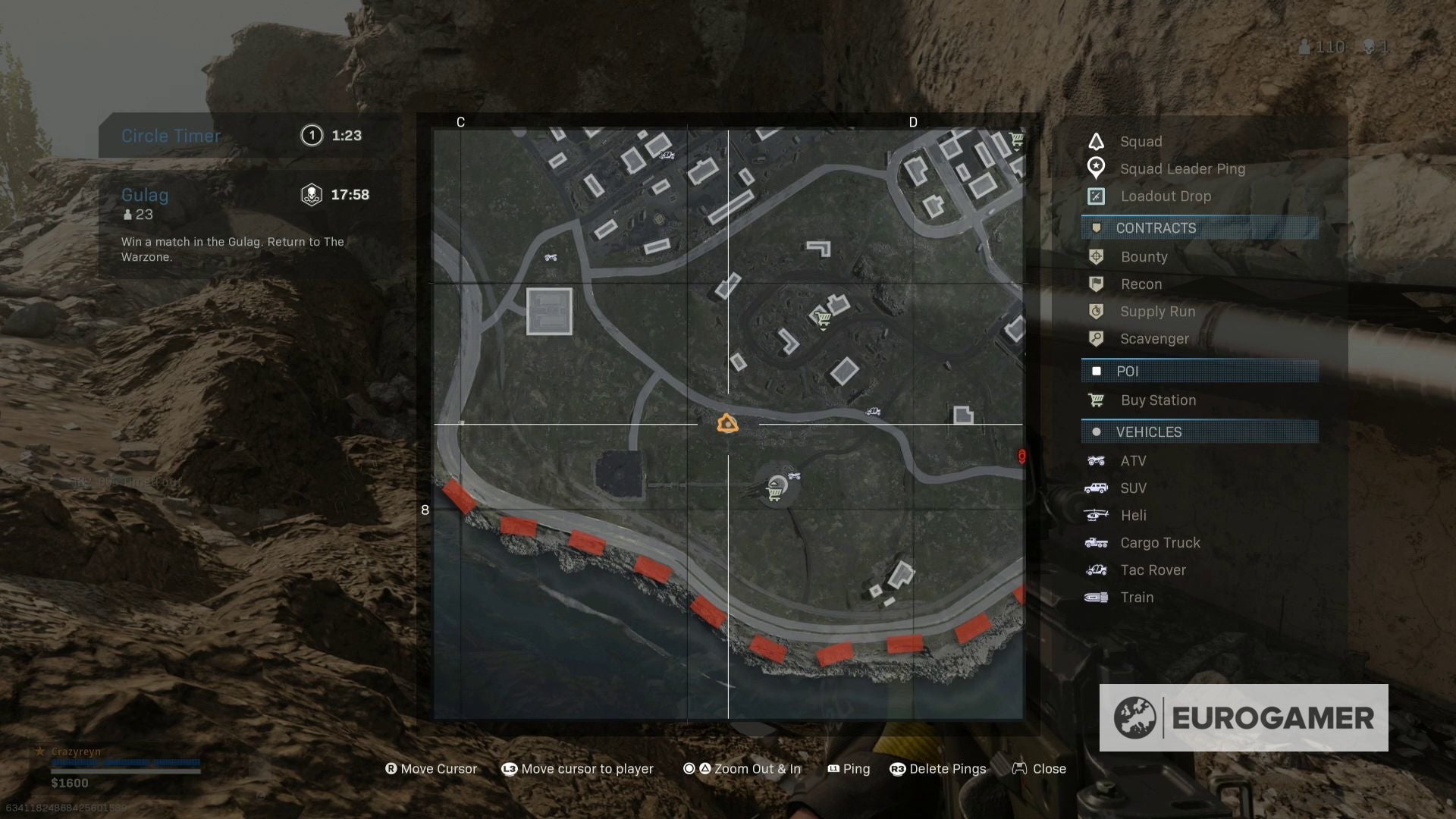Click the Heli vehicle icon
The height and width of the screenshot is (819, 1456).
(x=1097, y=515)
